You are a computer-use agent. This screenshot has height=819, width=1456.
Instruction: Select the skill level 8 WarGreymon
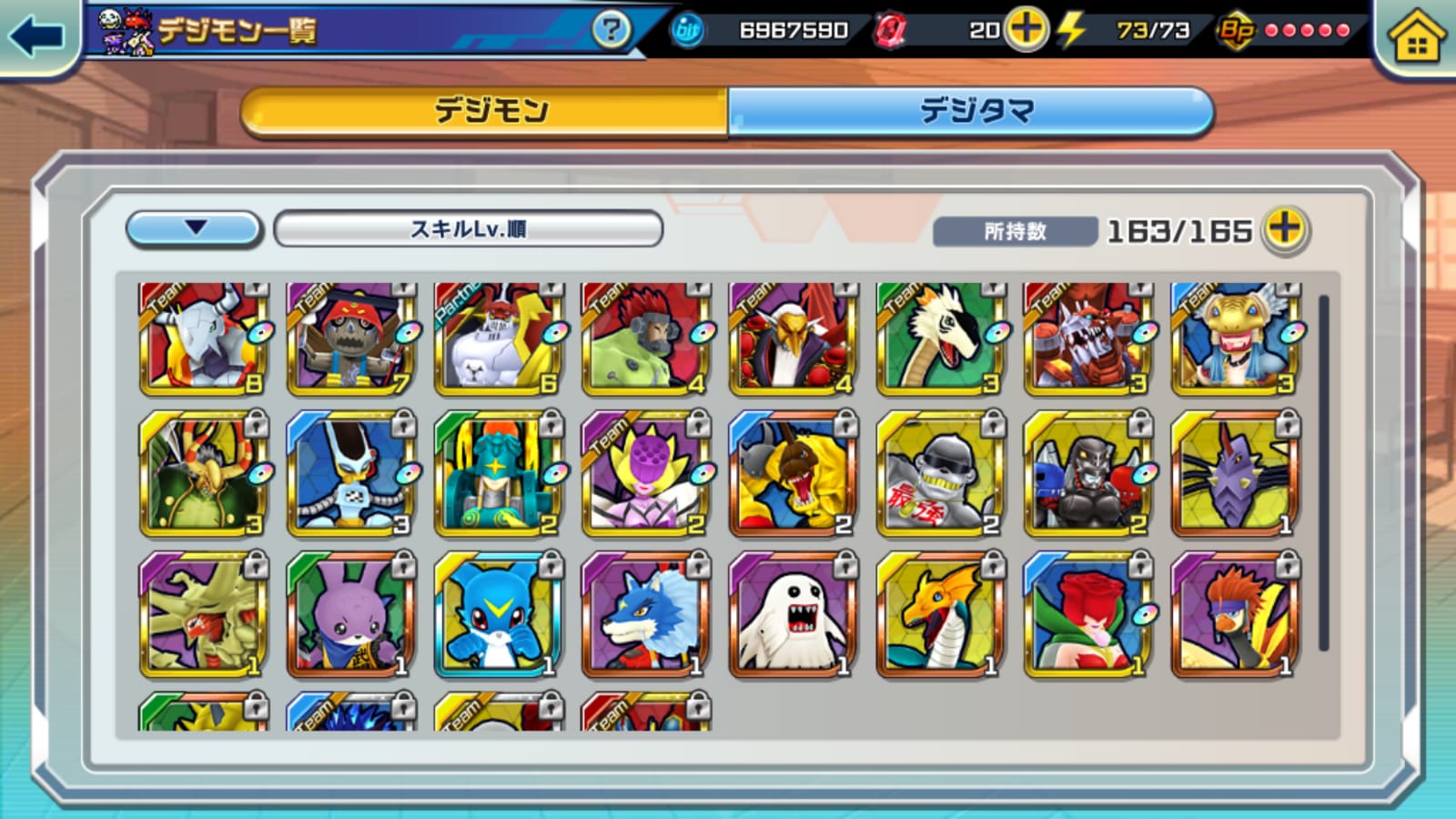click(204, 339)
